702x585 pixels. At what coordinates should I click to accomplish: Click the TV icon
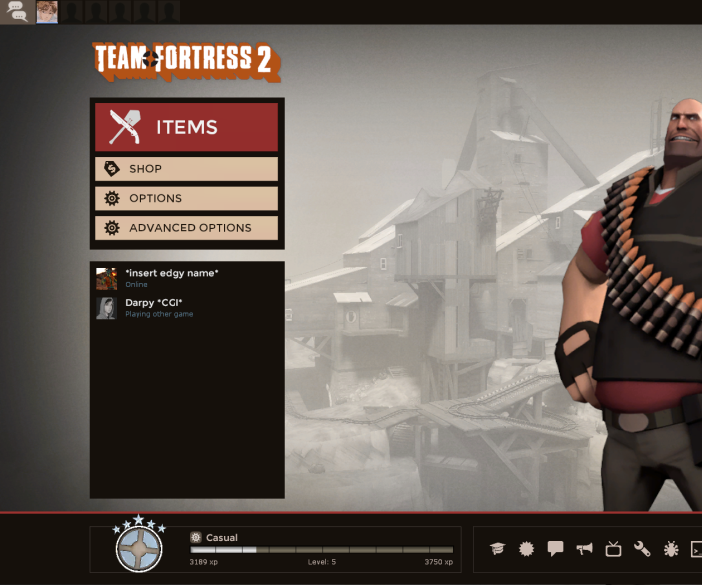(x=613, y=549)
